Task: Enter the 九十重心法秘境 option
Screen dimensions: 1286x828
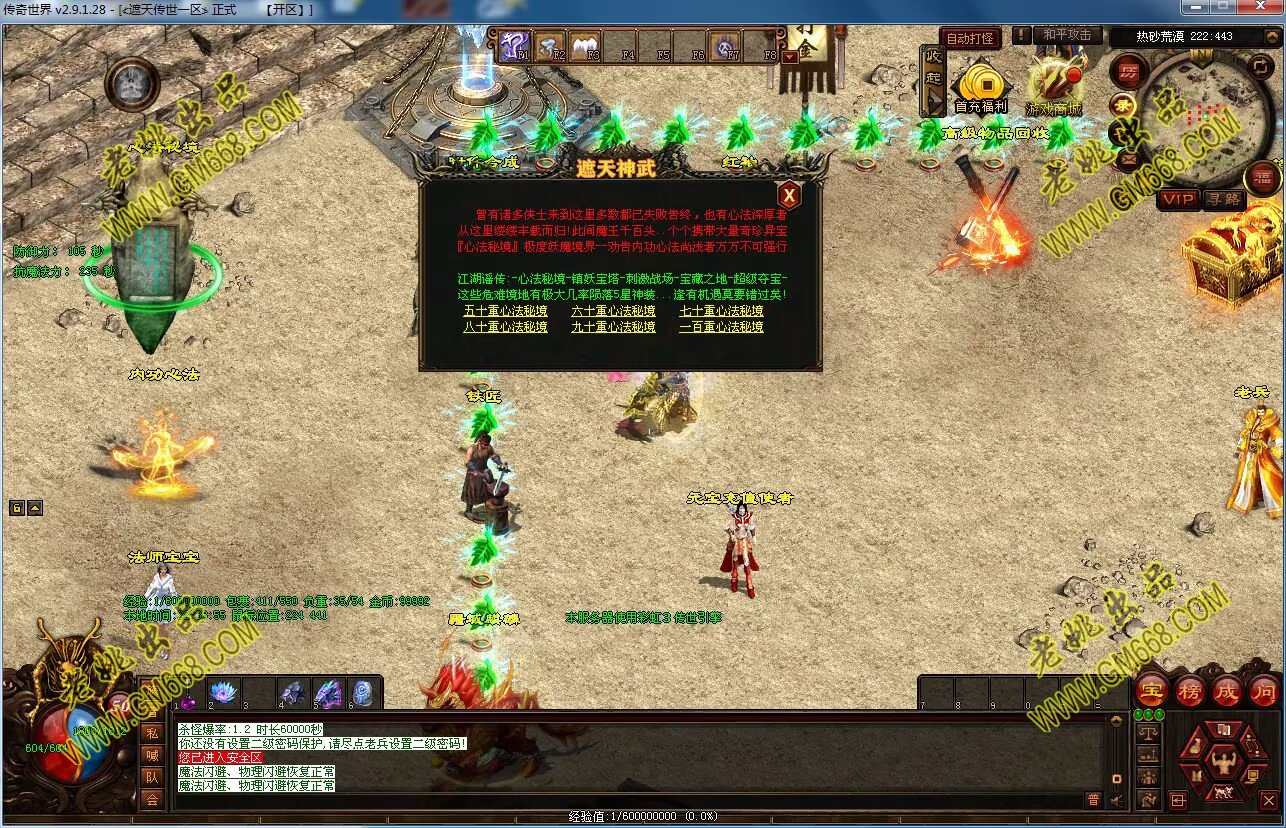Action: click(613, 327)
